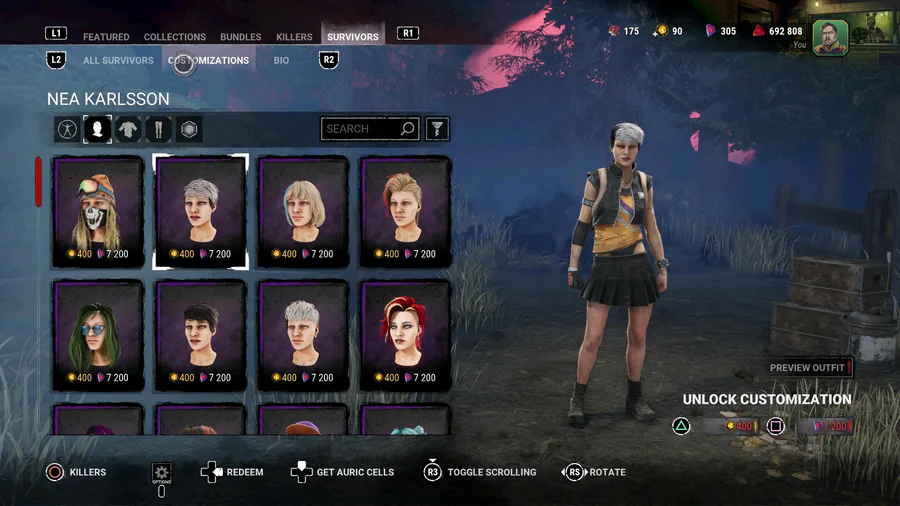Click the Search input field

click(360, 129)
